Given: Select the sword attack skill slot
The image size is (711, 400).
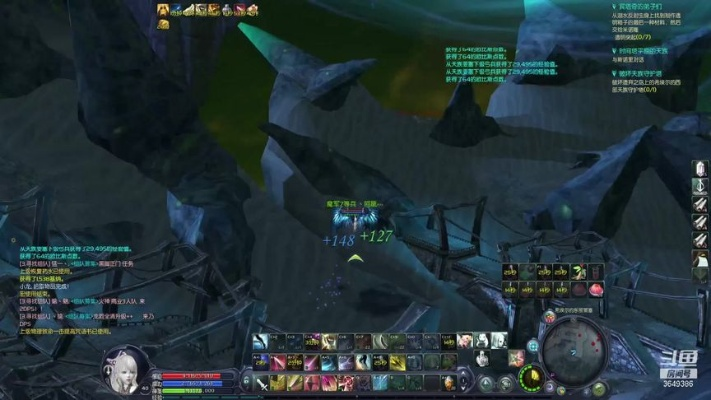Looking at the screenshot, I should point(263,382).
